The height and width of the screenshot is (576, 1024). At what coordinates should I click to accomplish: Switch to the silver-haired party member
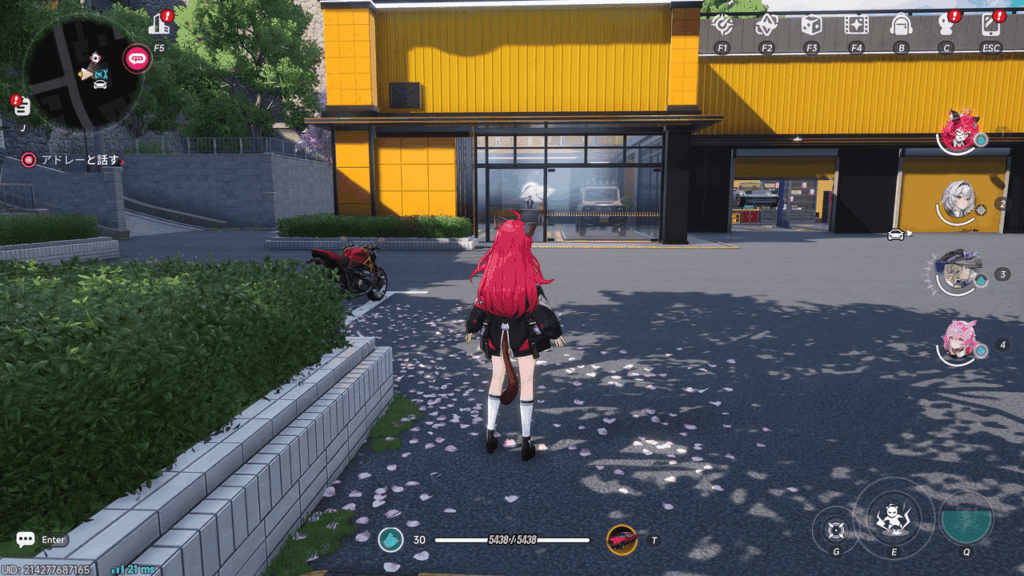[x=960, y=201]
